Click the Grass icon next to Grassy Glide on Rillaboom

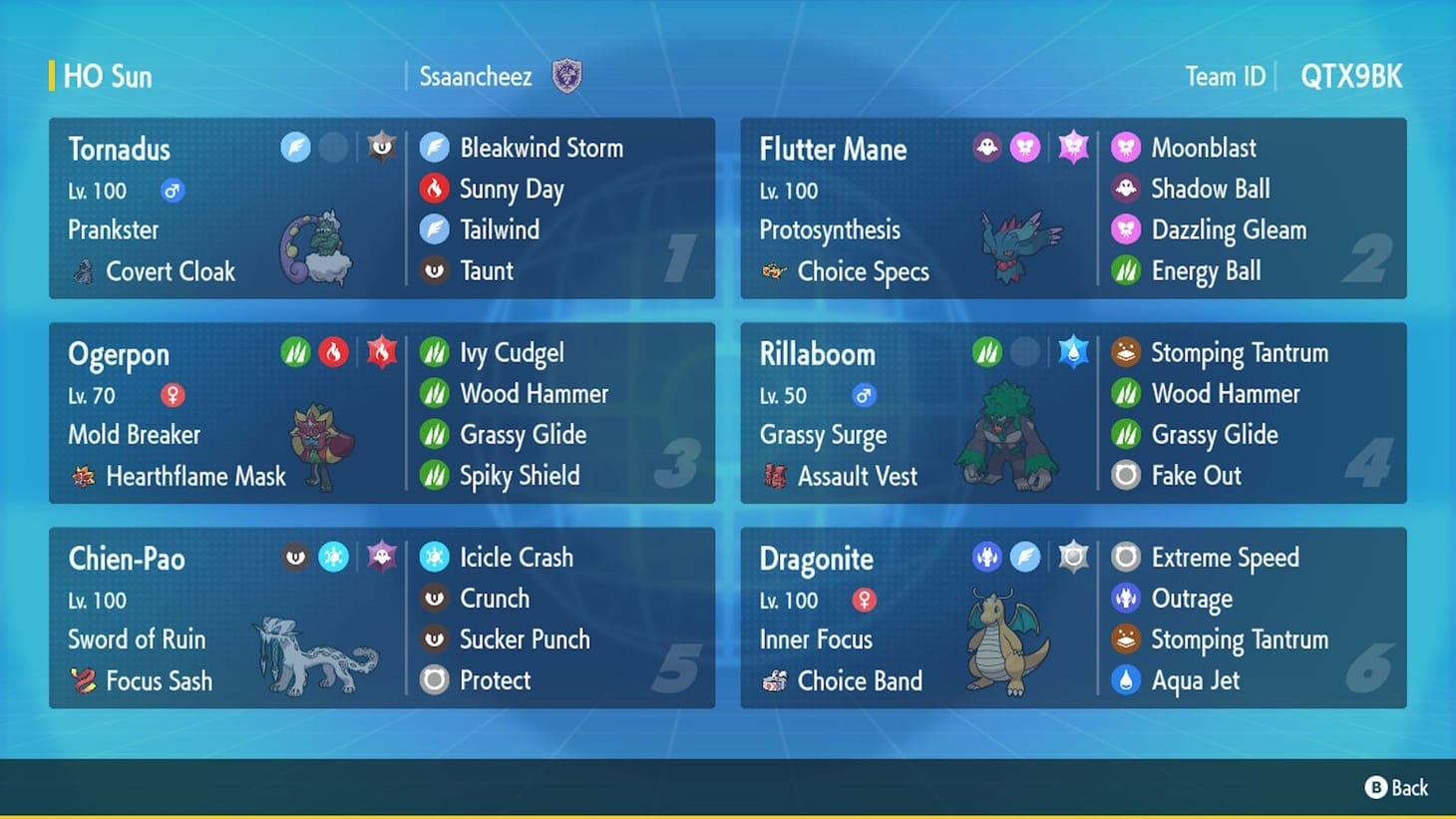click(1127, 434)
